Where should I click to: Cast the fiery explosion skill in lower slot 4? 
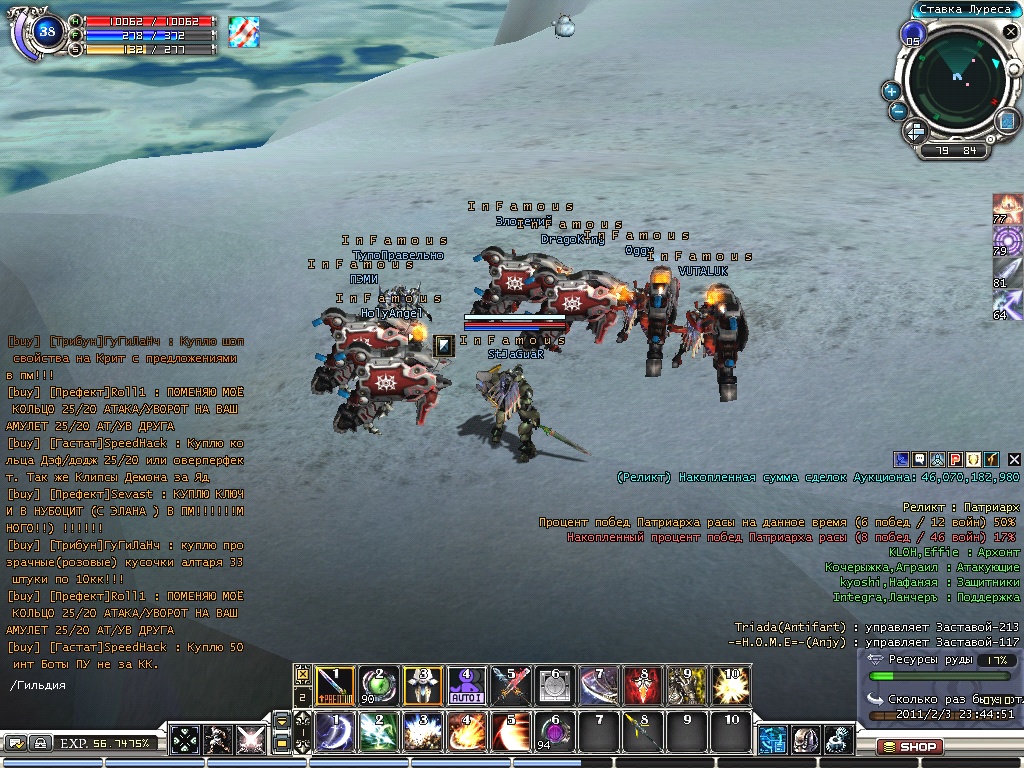(x=466, y=732)
